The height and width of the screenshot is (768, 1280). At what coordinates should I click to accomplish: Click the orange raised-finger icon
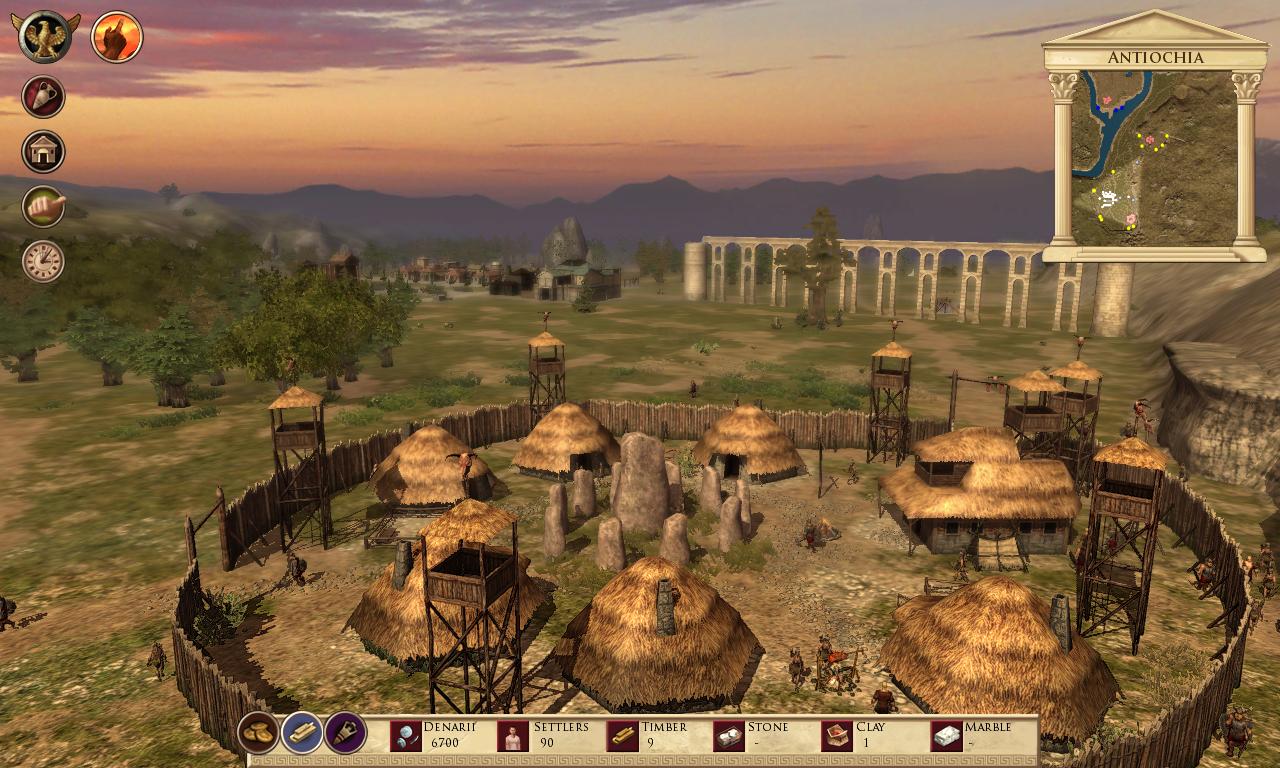(117, 37)
